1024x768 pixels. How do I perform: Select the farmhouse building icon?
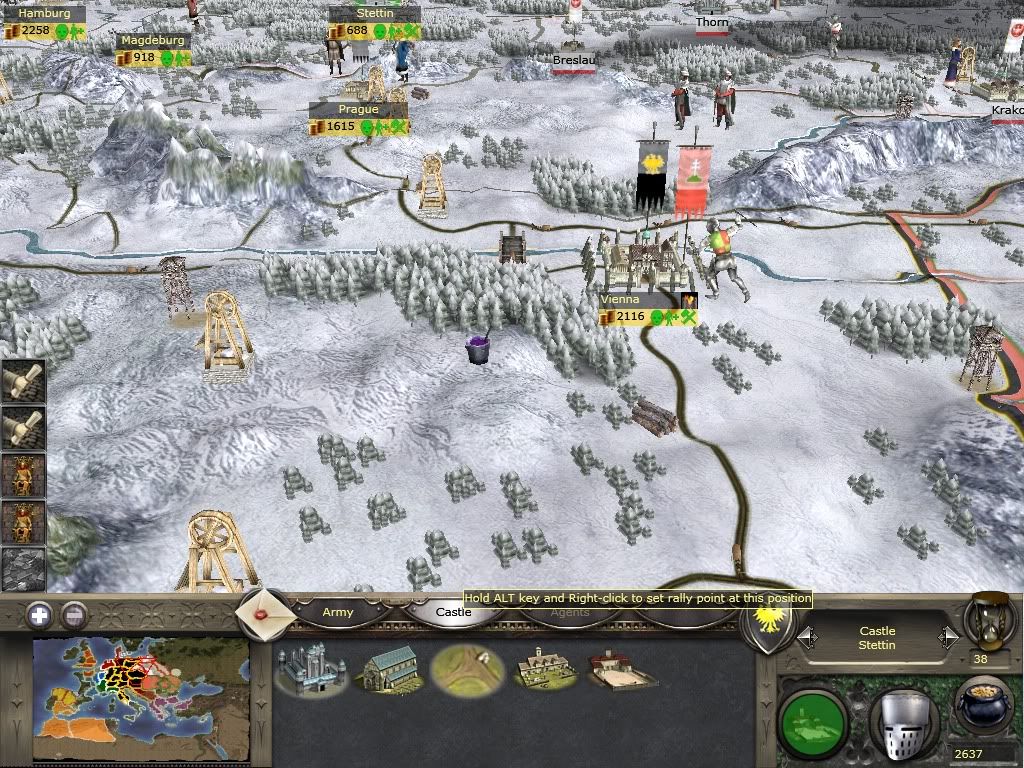pyautogui.click(x=545, y=669)
